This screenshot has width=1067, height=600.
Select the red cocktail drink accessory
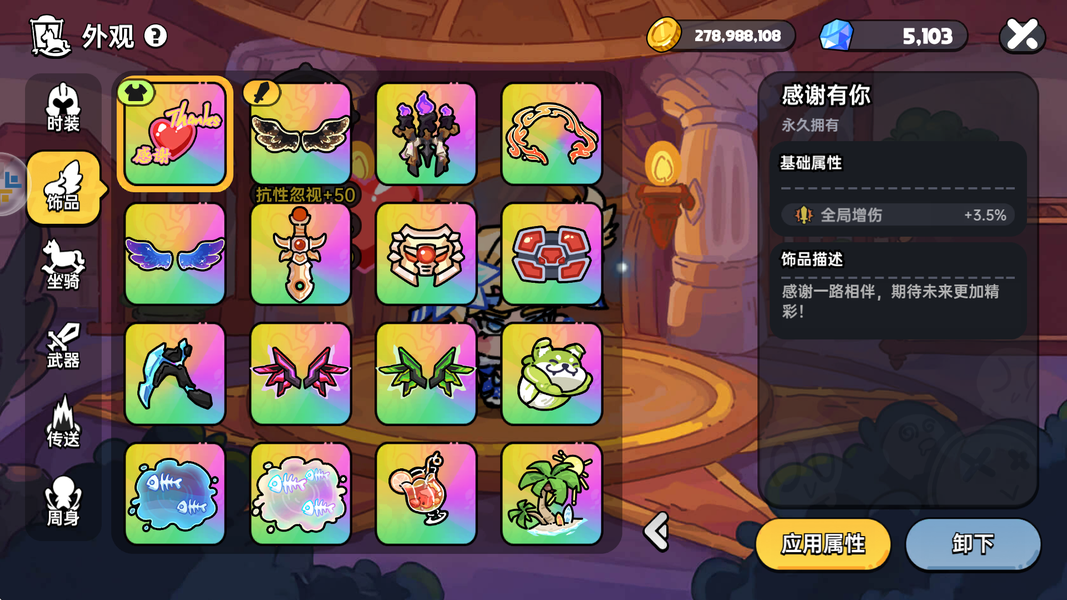[x=426, y=494]
